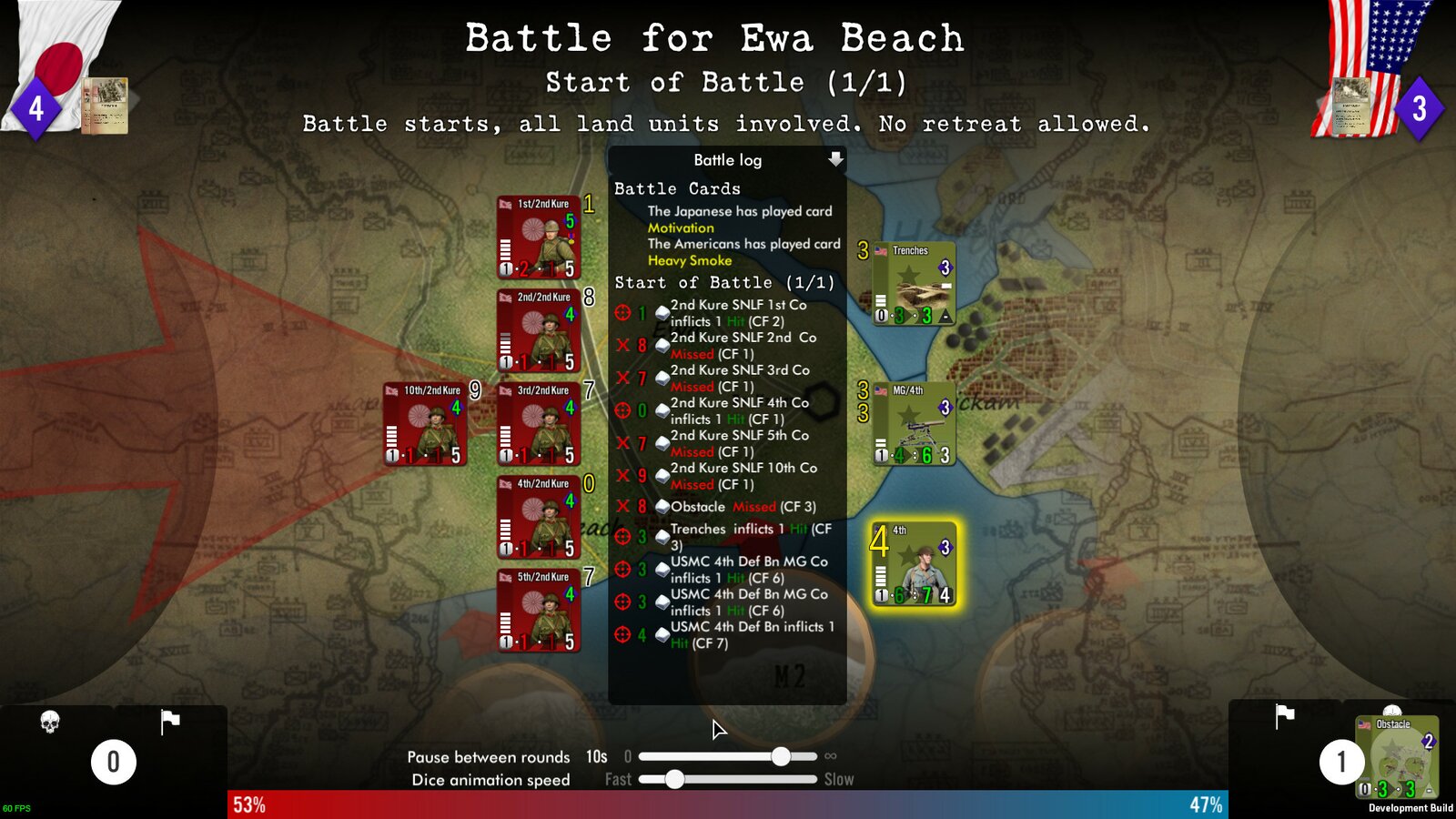
Task: Click the highlighted 4th USMC unit card
Action: [x=913, y=564]
